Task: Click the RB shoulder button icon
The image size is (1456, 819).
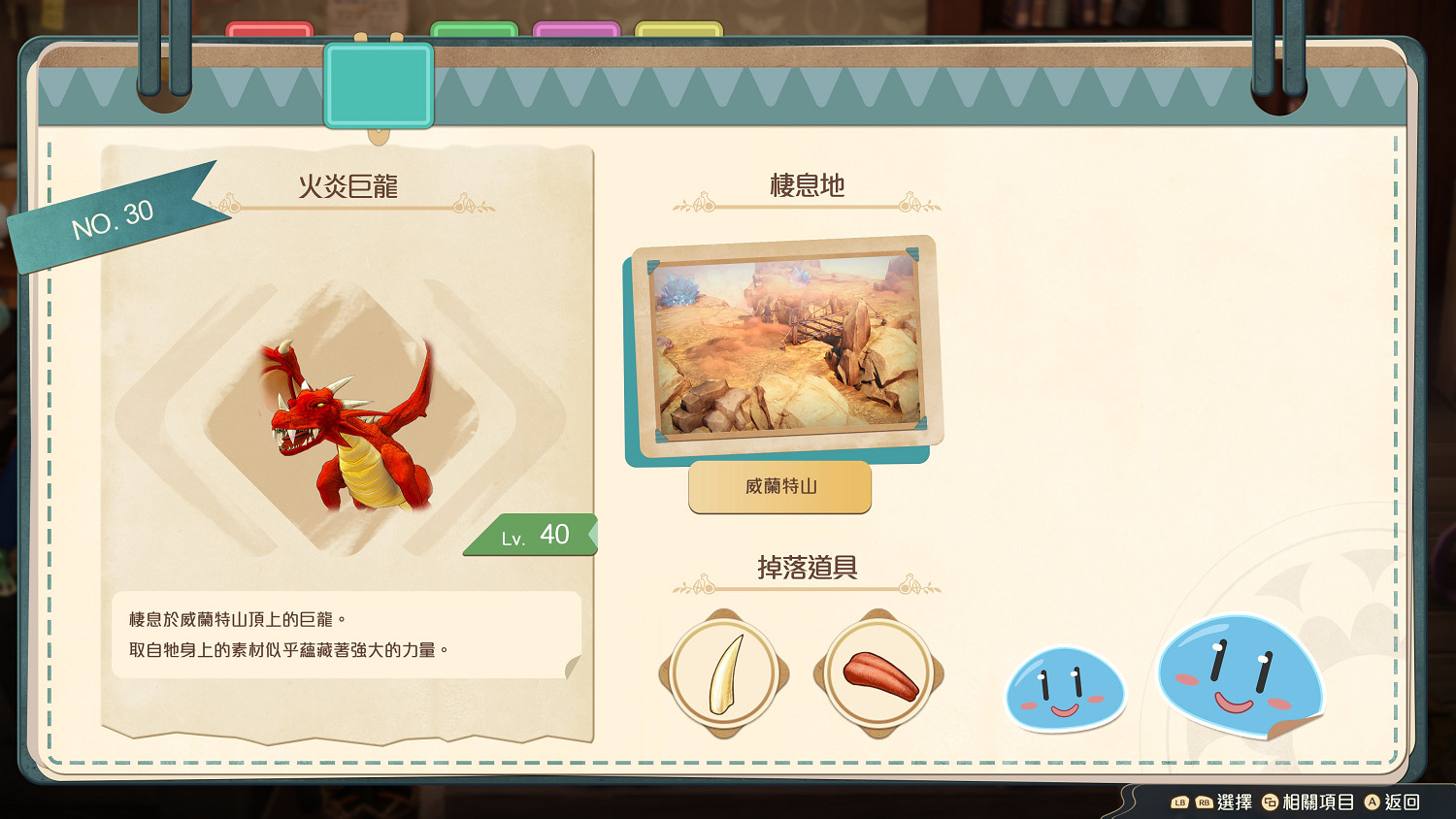Action: click(x=1204, y=803)
